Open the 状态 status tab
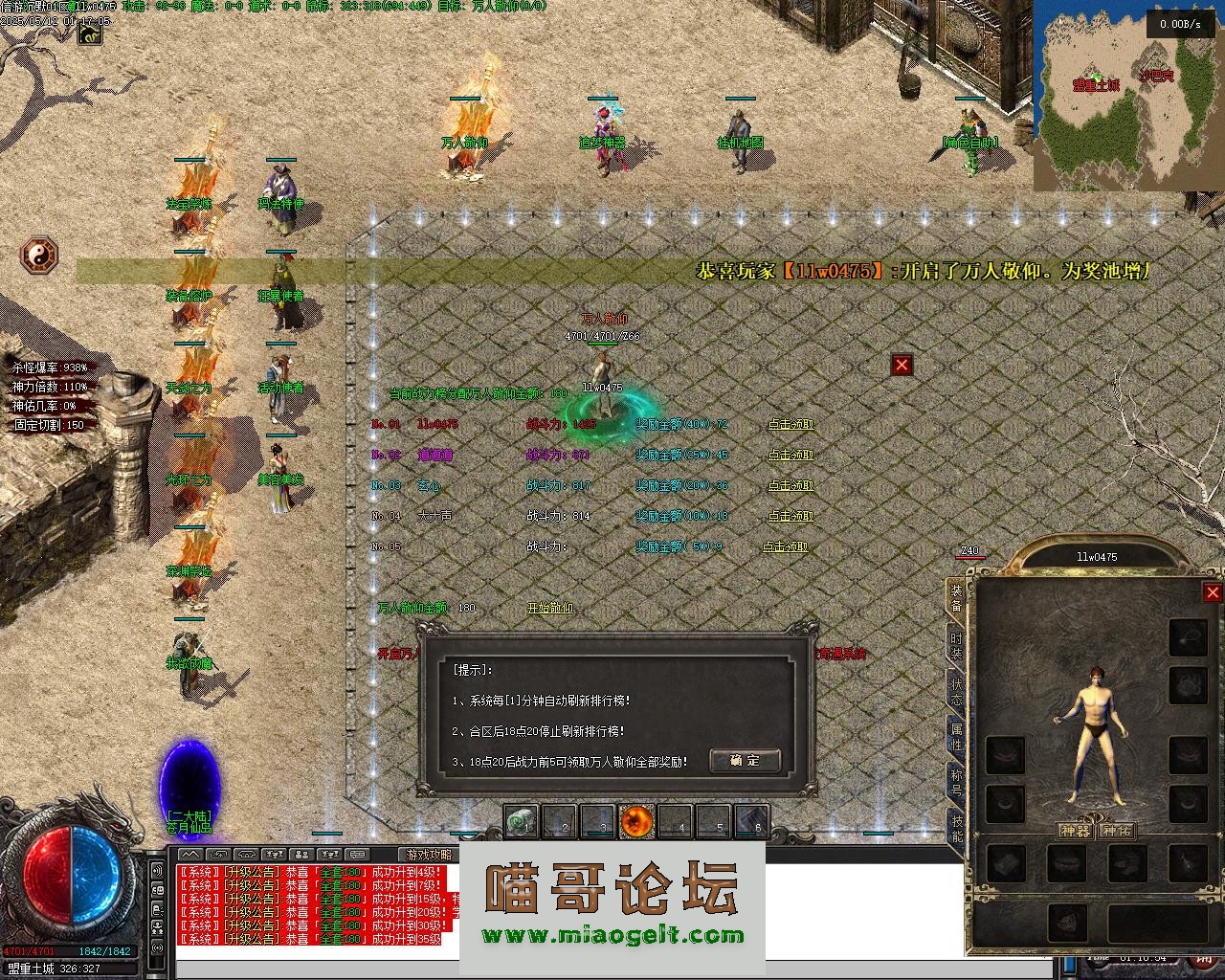Screen dimensions: 1225x980 pyautogui.click(x=956, y=692)
